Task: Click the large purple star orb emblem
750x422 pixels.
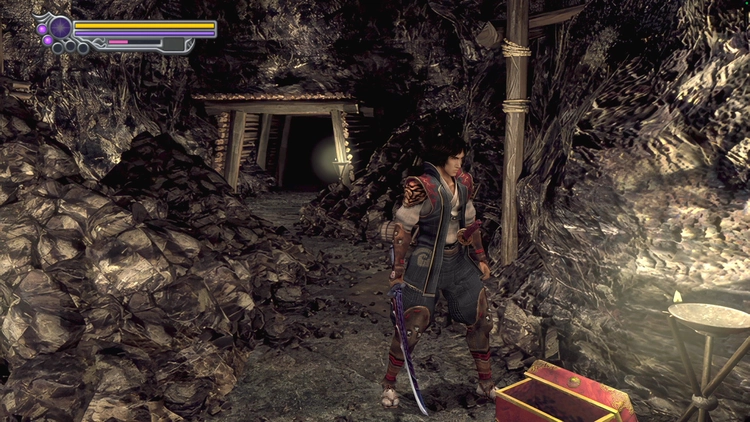Action: point(60,27)
